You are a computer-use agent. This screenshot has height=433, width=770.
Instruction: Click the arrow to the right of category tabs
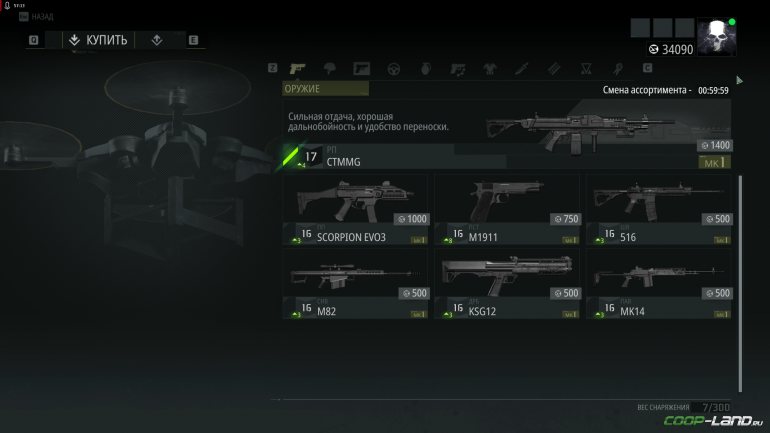coord(740,80)
